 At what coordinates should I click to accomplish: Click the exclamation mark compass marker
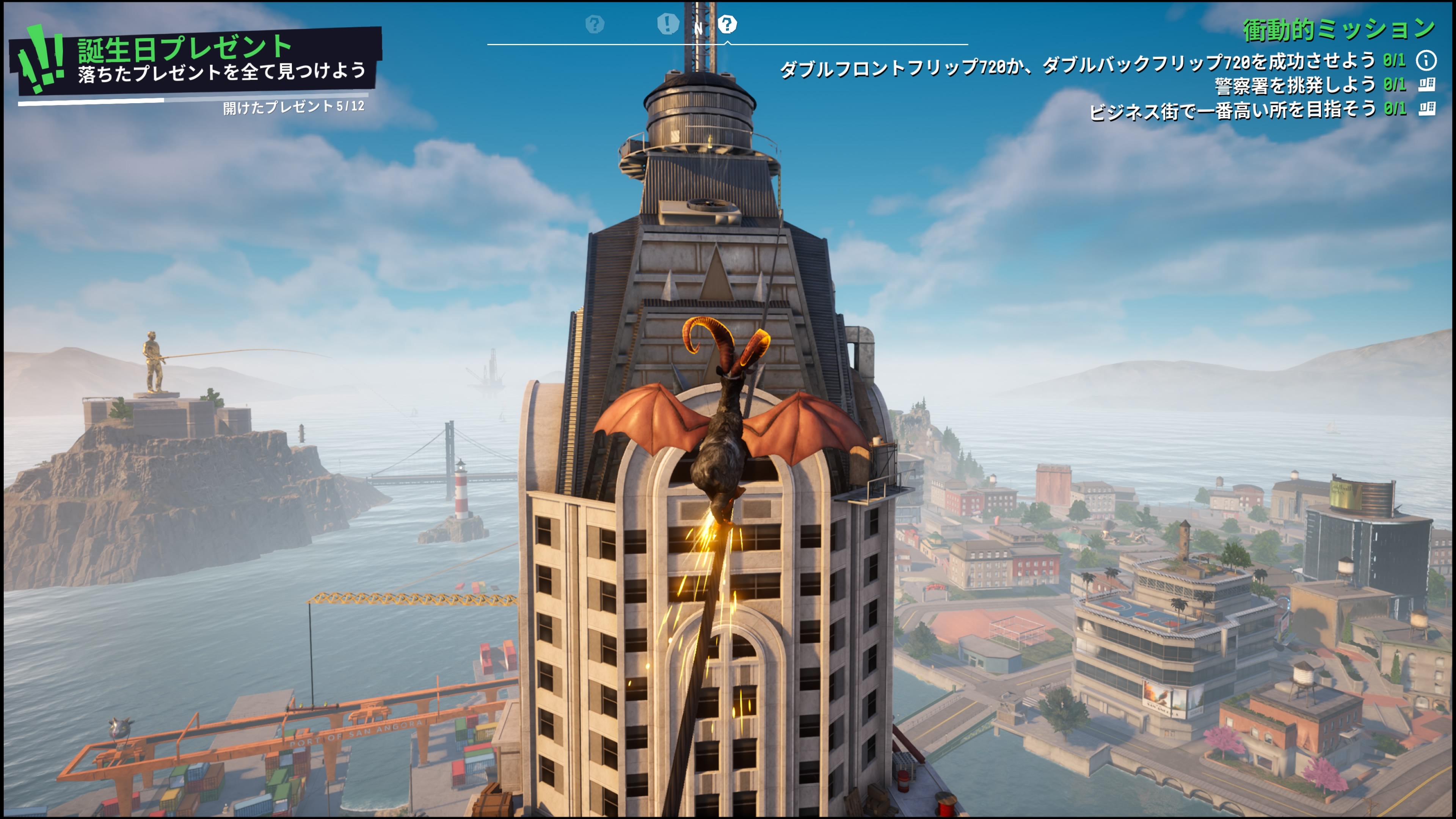click(x=667, y=24)
